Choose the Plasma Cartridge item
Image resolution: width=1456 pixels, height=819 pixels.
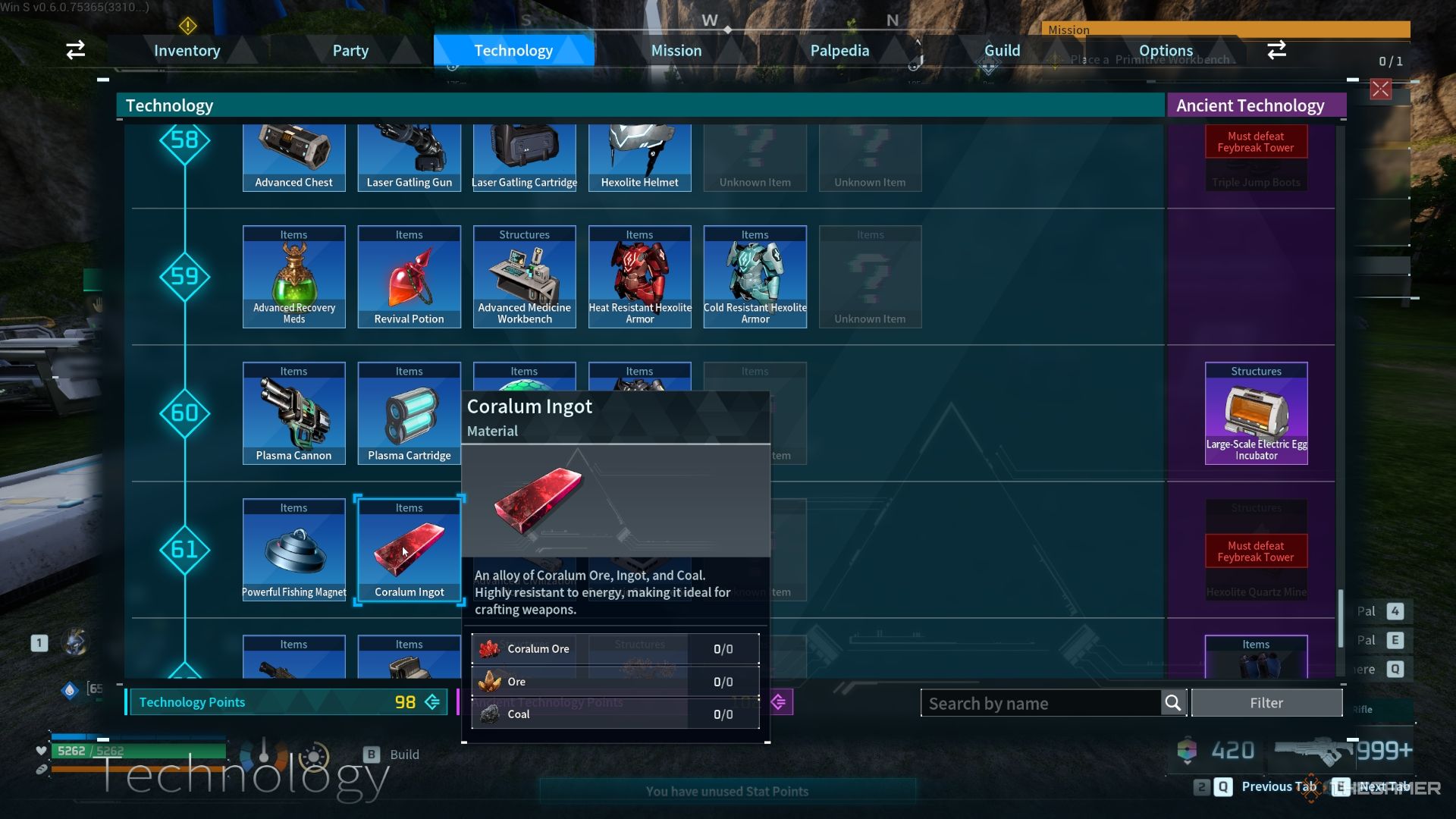(x=409, y=413)
